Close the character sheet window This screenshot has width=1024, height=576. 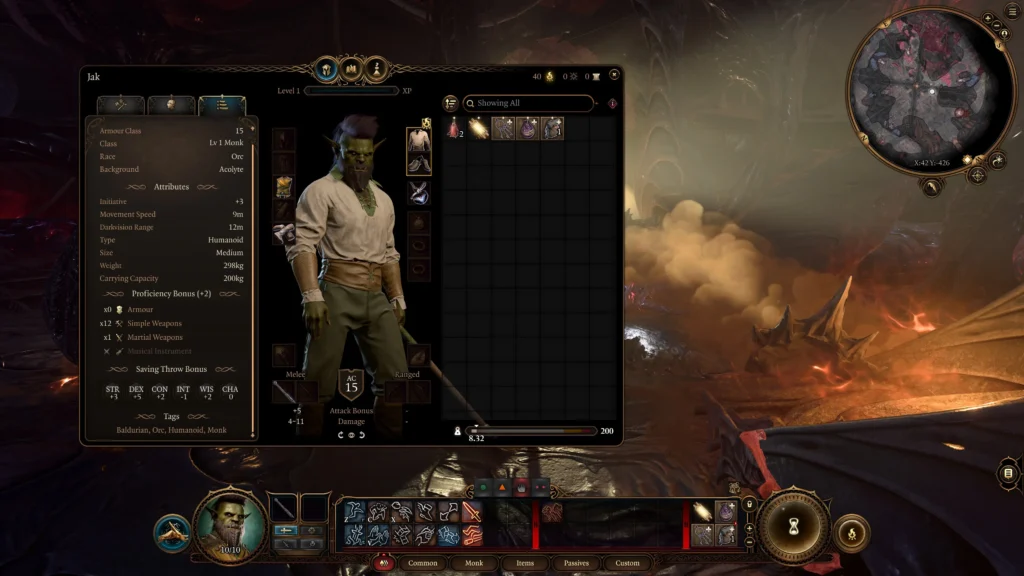[x=614, y=74]
